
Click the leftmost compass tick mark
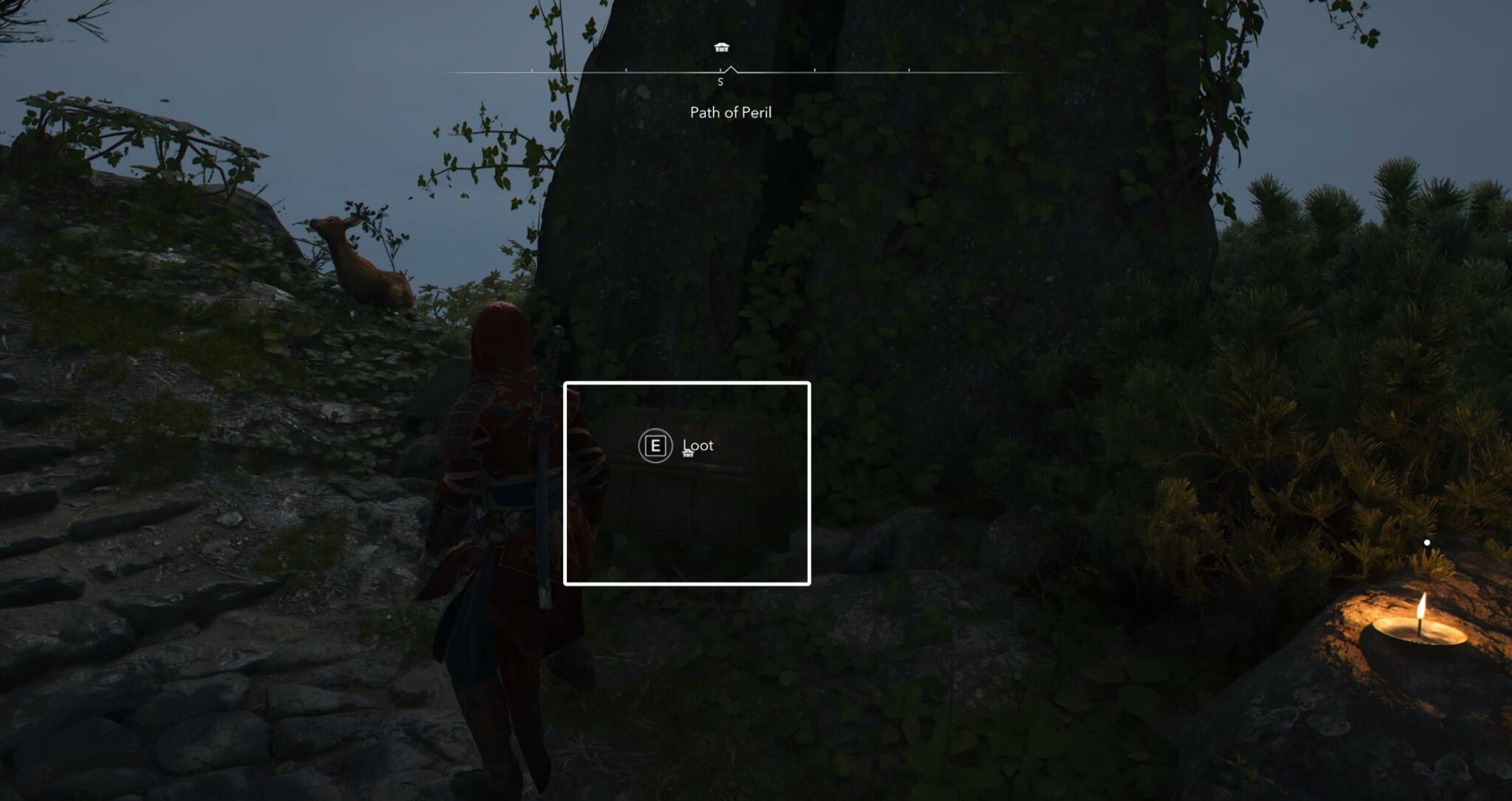(532, 72)
